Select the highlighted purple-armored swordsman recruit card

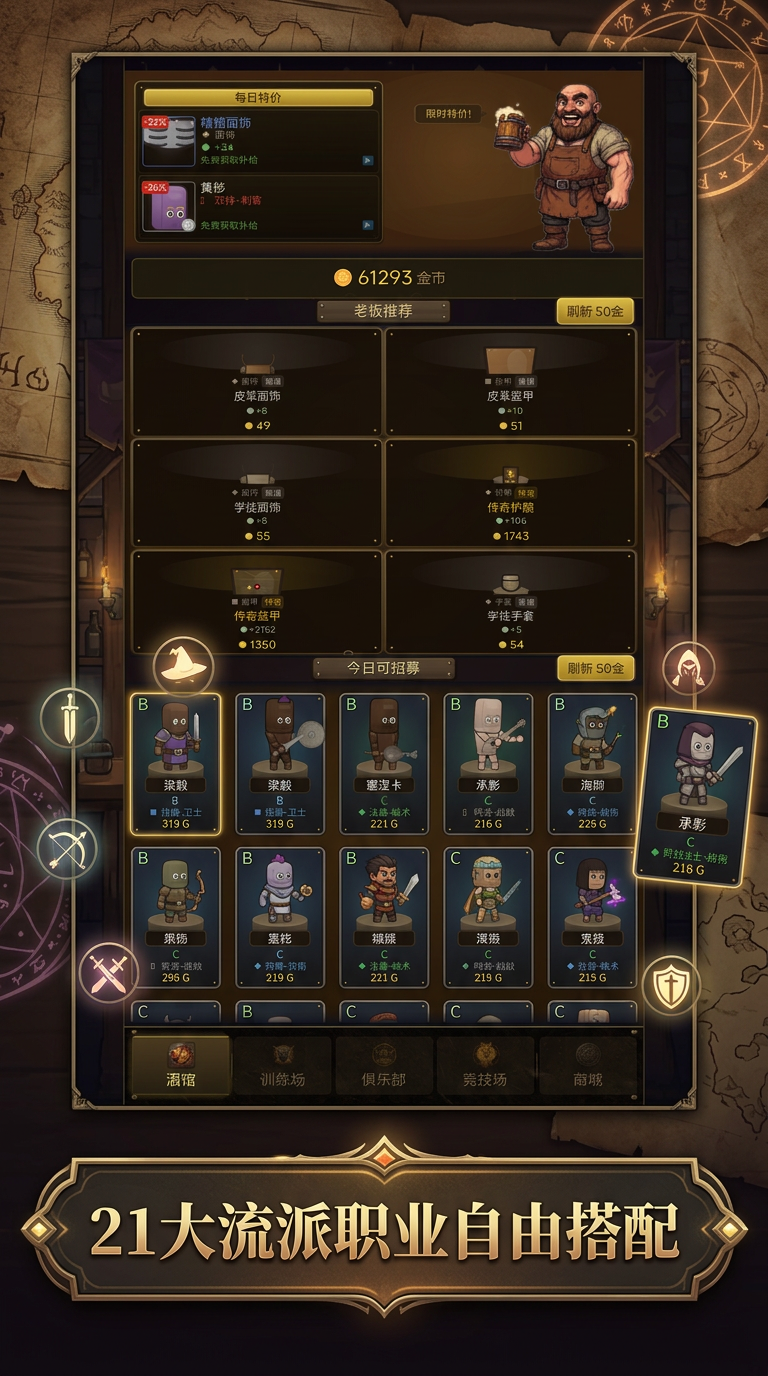[x=175, y=763]
